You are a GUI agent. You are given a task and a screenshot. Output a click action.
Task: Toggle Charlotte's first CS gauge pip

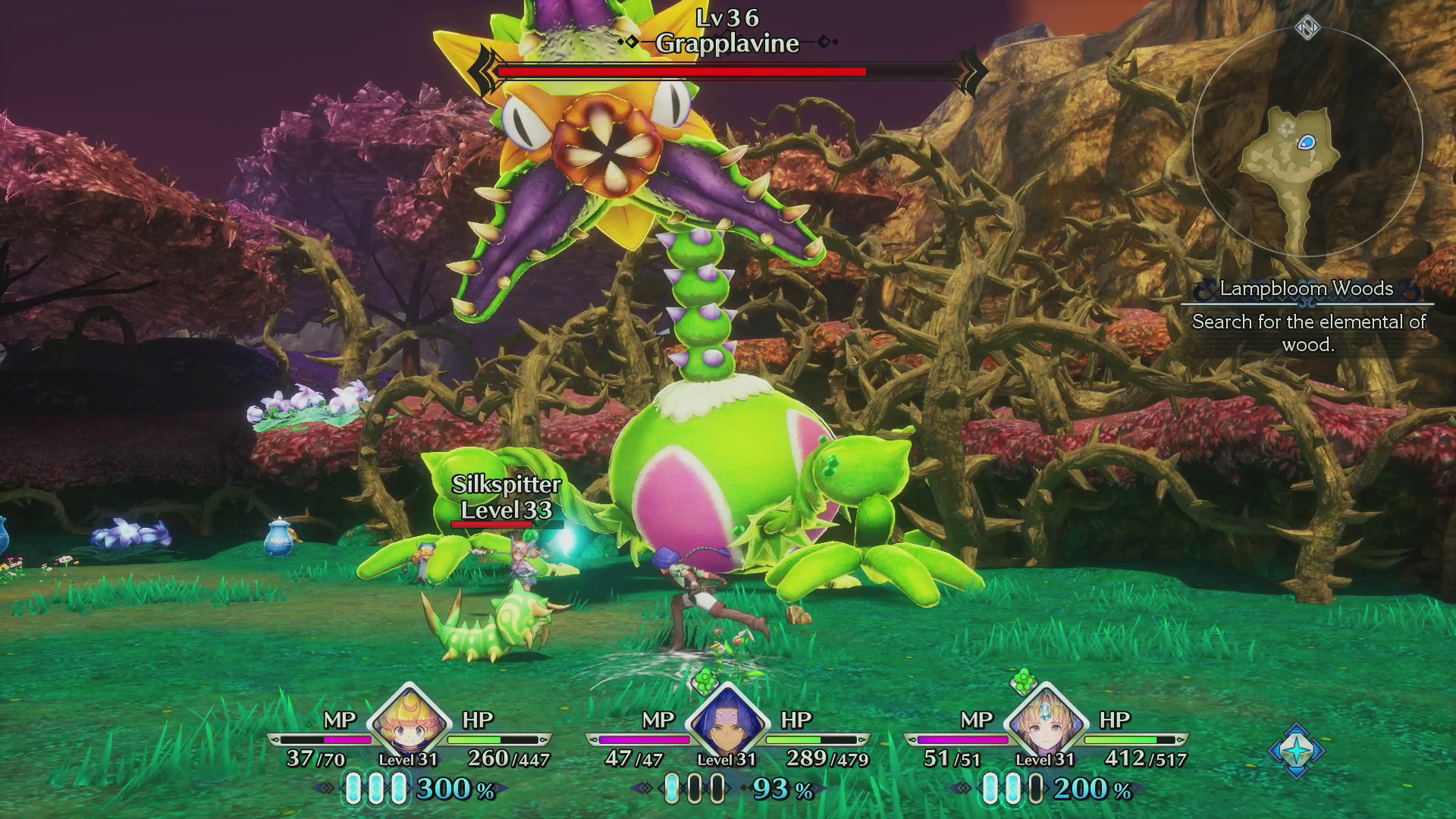pos(354,789)
